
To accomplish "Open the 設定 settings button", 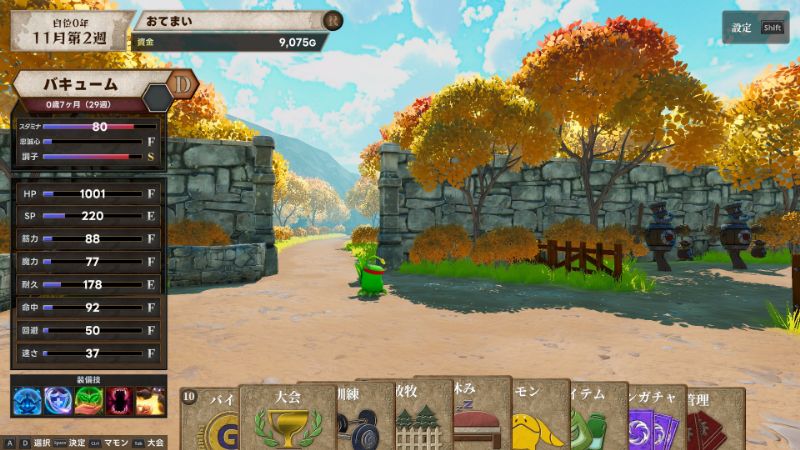I will coord(755,27).
